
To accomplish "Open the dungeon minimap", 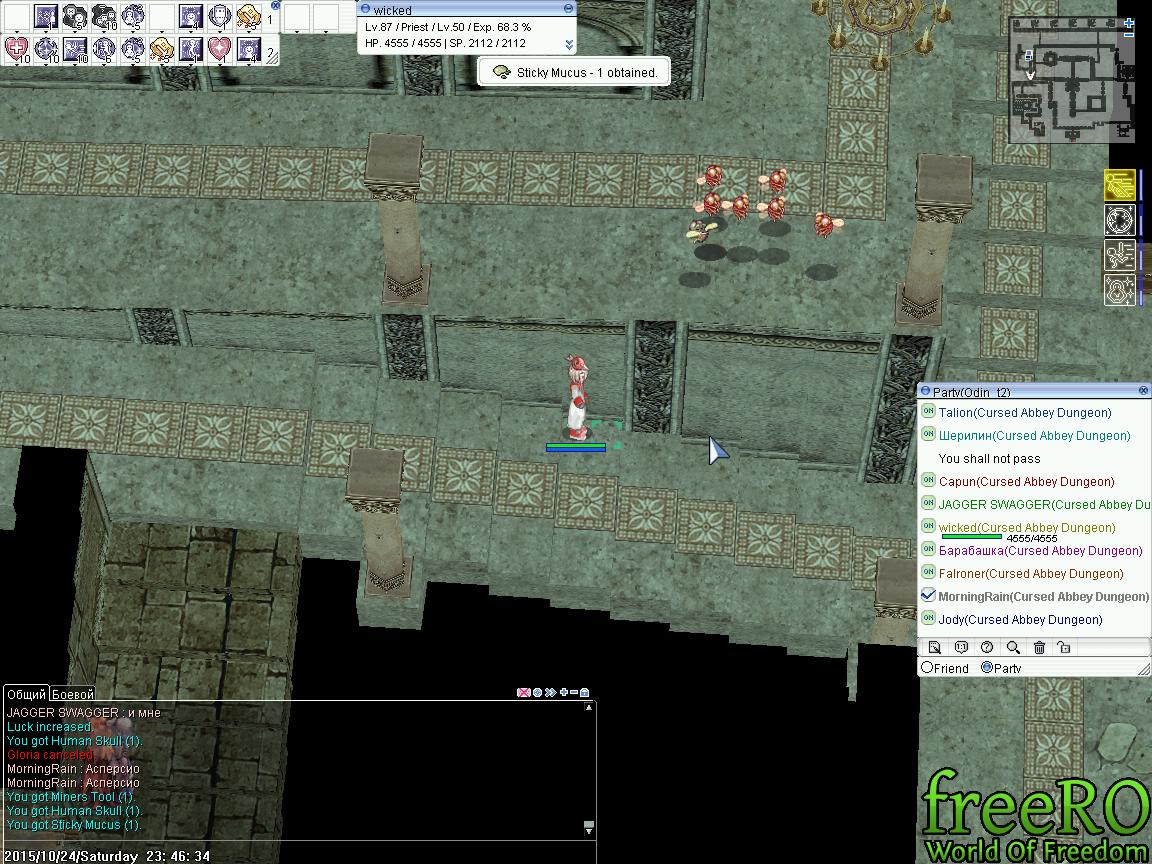I will 1072,80.
